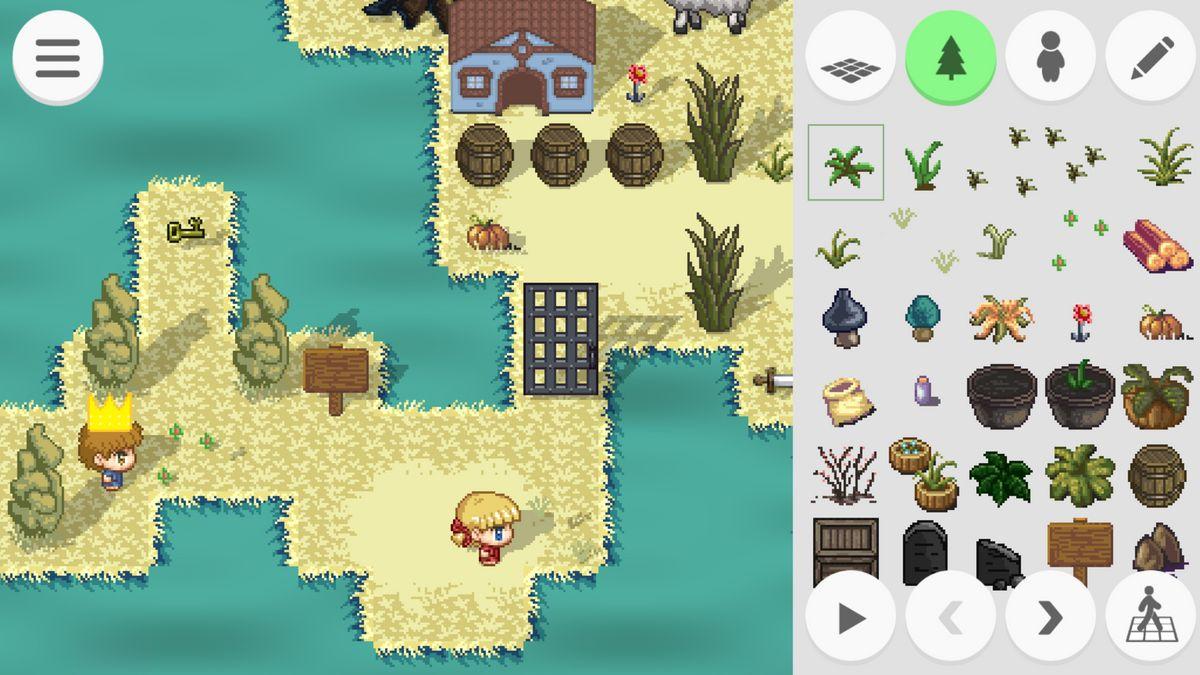
Task: Pick the pumpkin object from the palette
Action: [x=1160, y=322]
